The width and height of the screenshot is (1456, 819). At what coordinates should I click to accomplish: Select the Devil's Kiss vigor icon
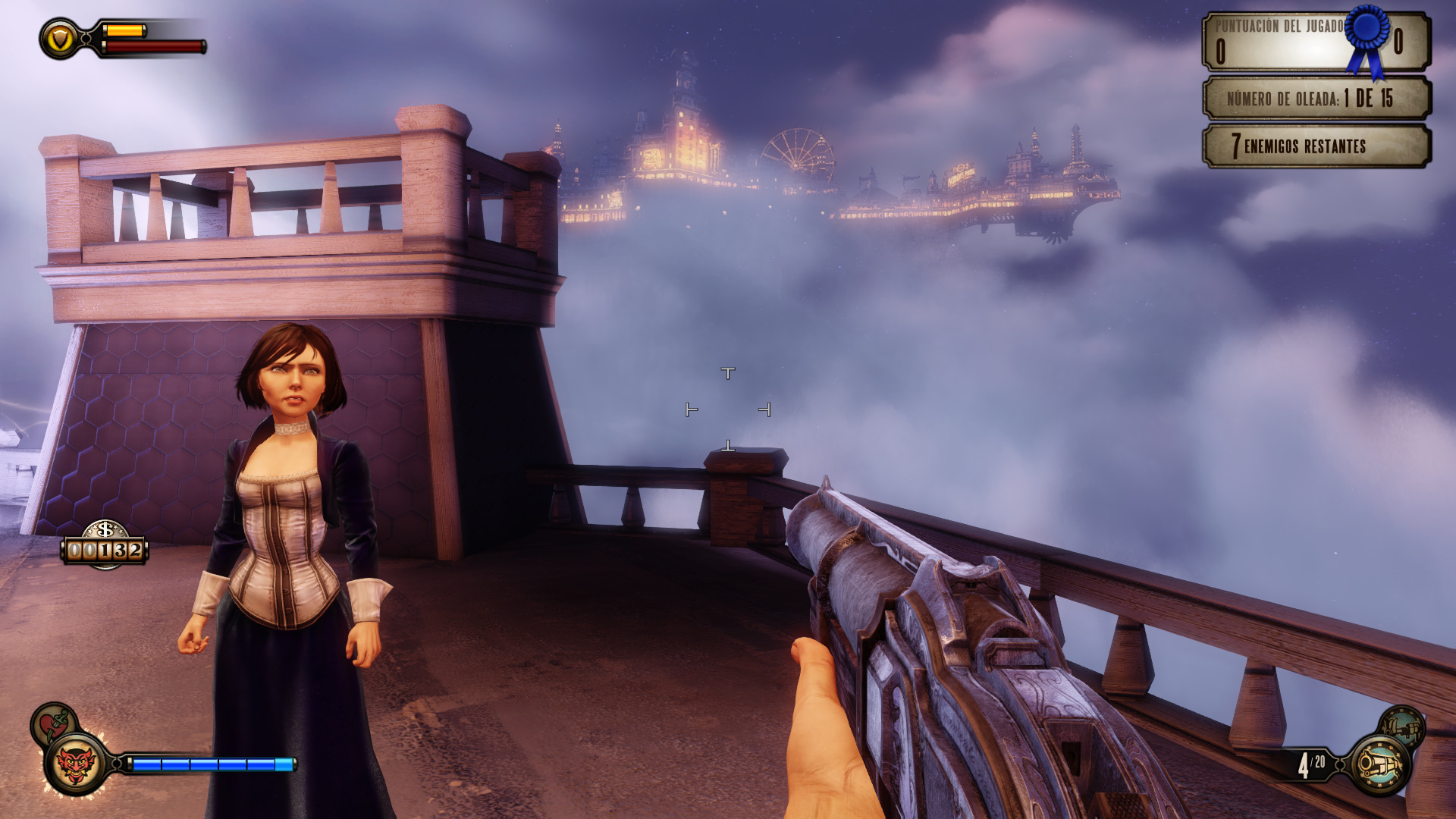click(x=76, y=763)
